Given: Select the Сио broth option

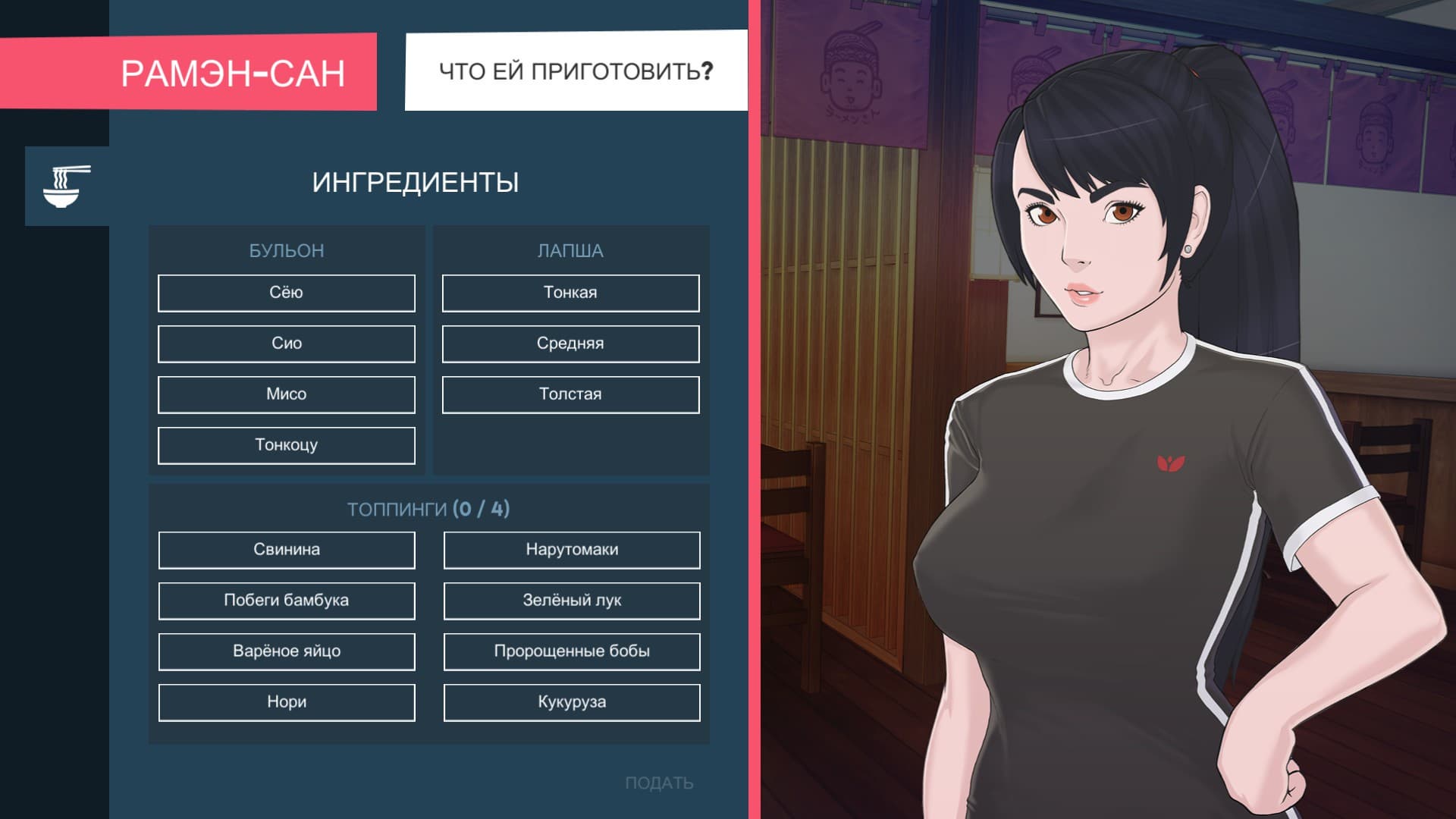Looking at the screenshot, I should coord(286,344).
